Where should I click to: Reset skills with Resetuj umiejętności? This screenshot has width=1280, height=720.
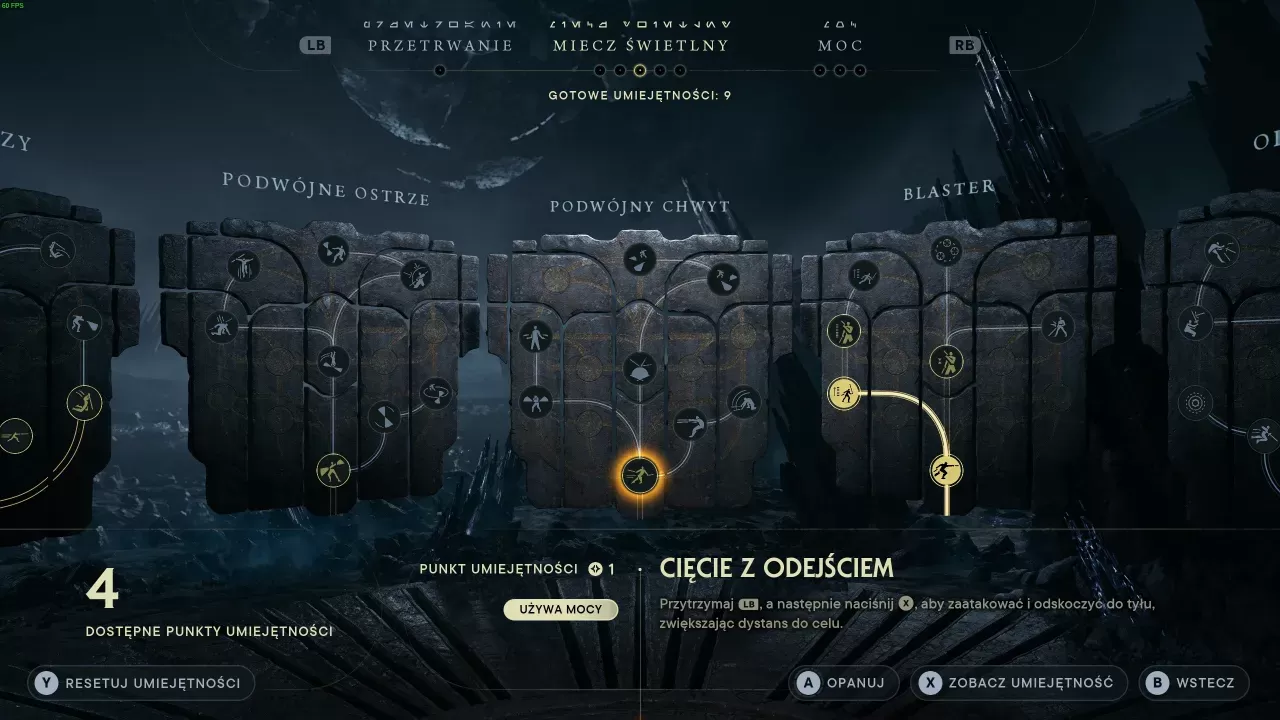(141, 683)
